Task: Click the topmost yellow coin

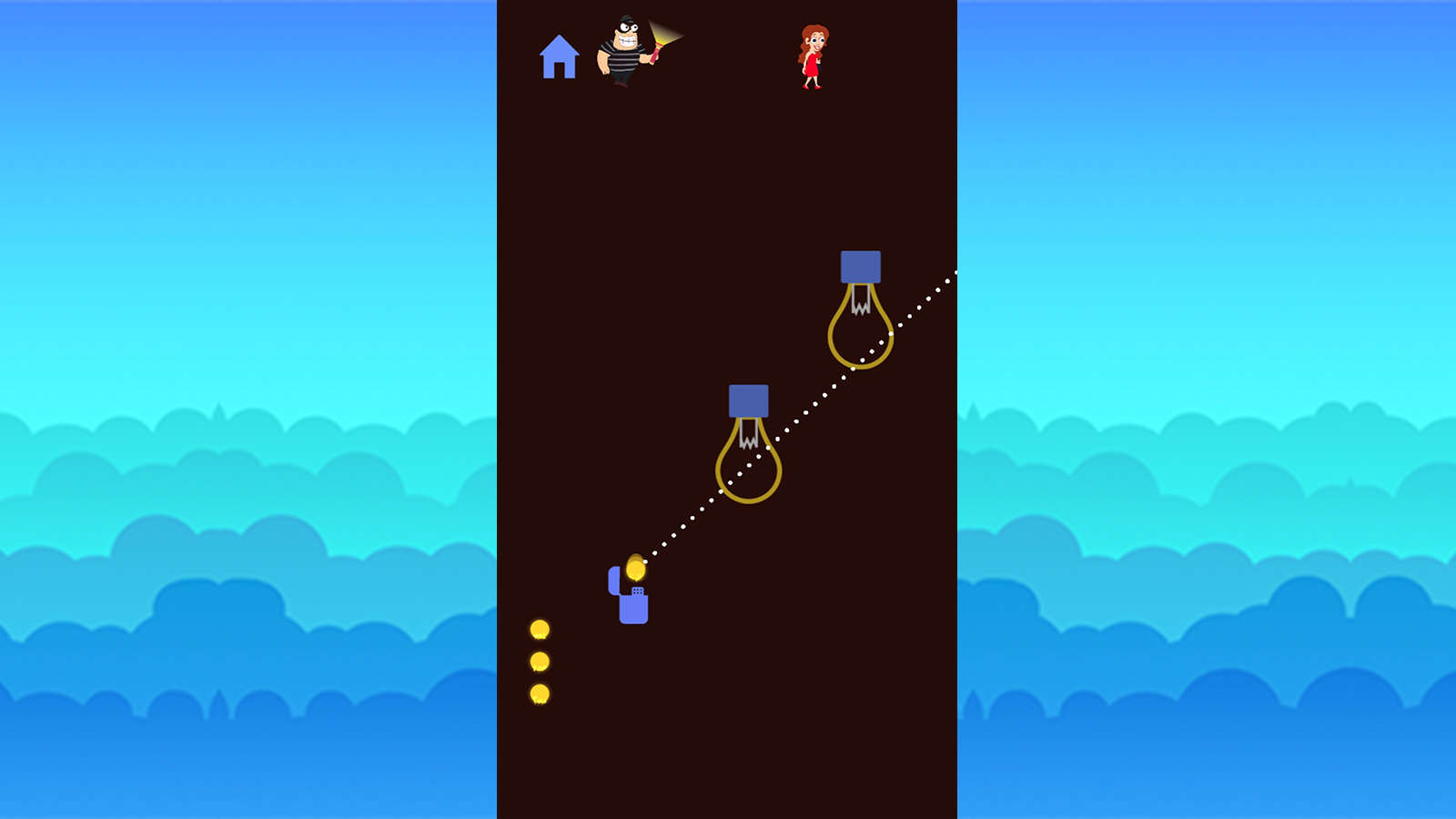Action: tap(541, 628)
